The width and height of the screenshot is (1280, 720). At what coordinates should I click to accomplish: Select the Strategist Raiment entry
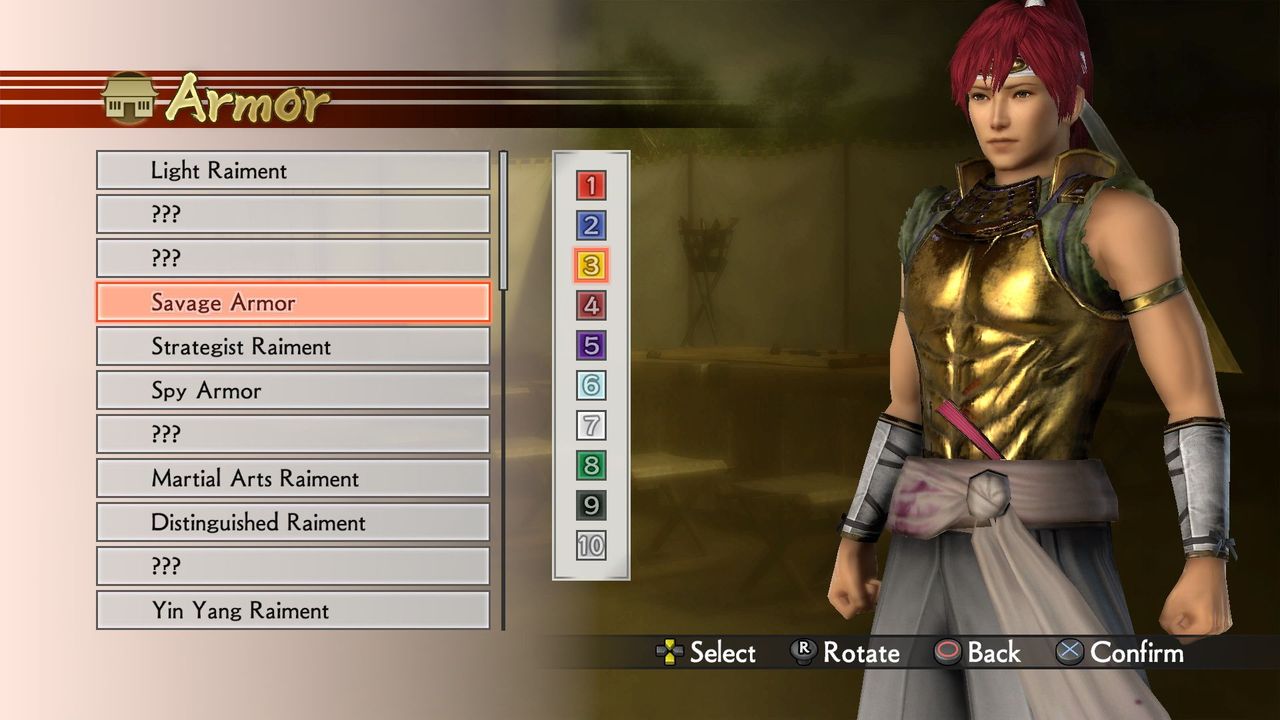click(292, 346)
